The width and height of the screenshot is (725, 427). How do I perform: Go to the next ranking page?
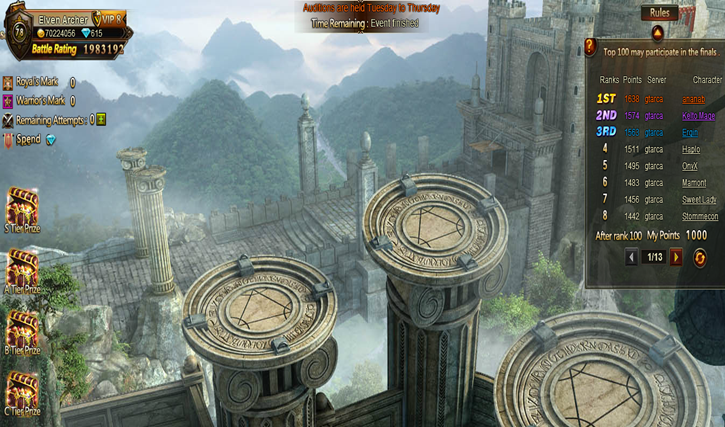(x=677, y=257)
